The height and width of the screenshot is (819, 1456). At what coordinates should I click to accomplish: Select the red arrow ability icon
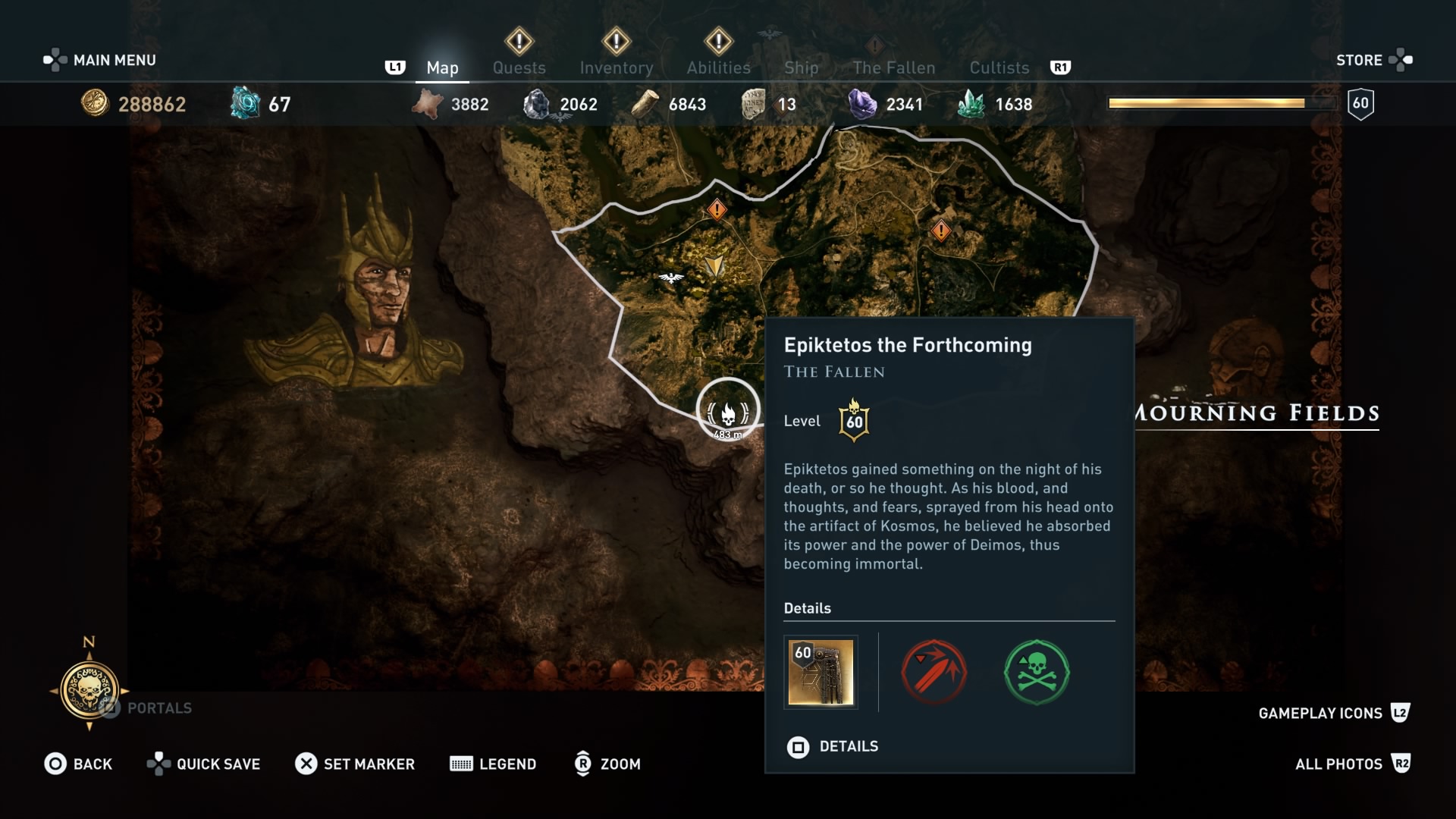pos(934,672)
